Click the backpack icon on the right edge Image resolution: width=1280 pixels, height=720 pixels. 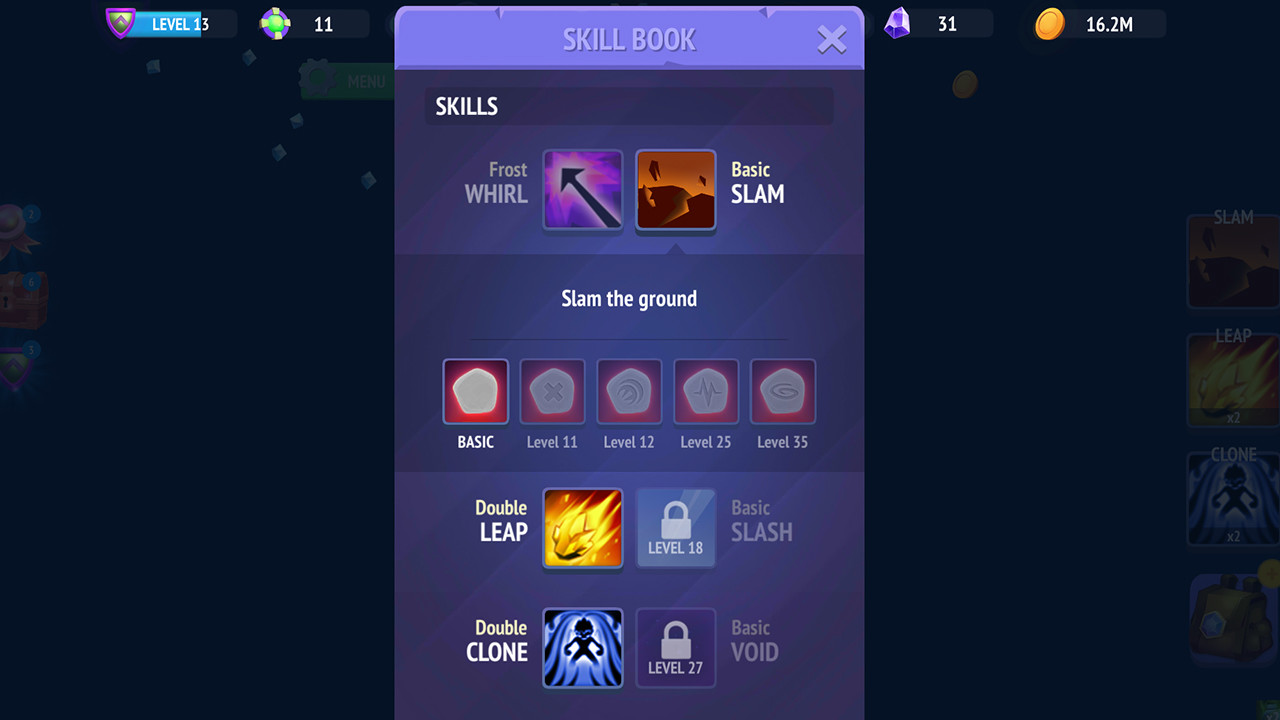tap(1232, 618)
